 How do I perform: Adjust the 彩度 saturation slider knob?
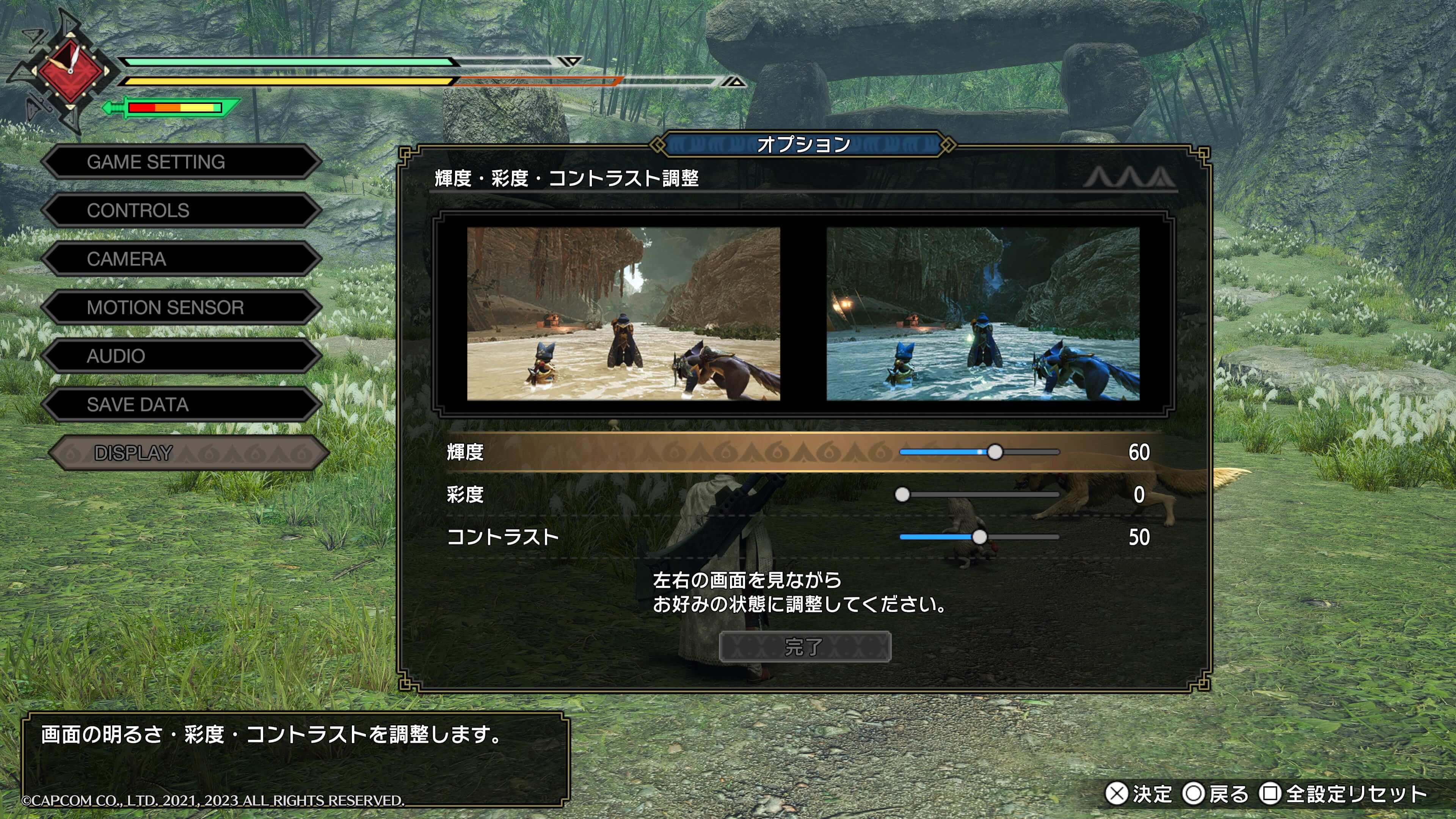pos(902,495)
